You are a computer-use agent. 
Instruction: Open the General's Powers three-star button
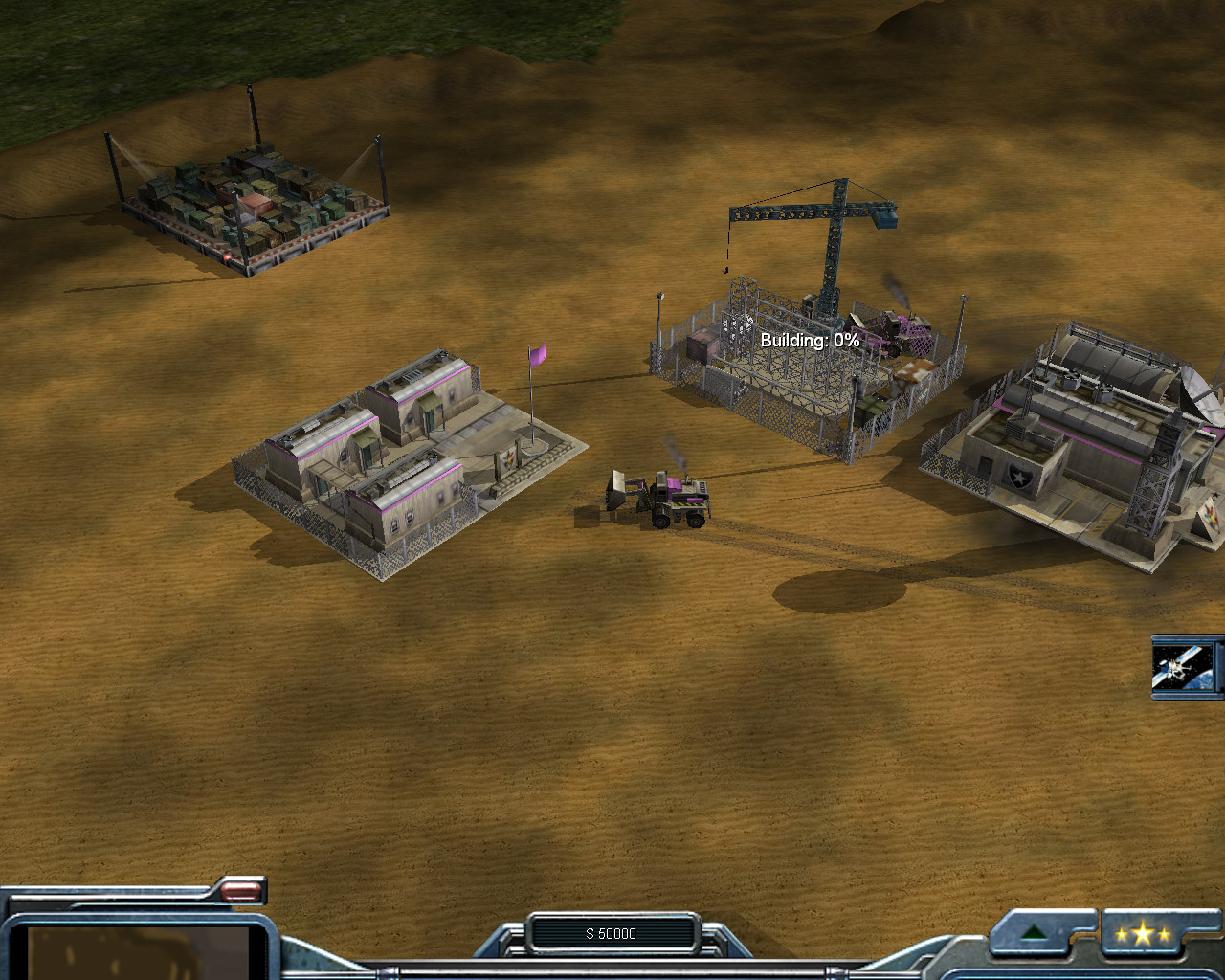1142,935
